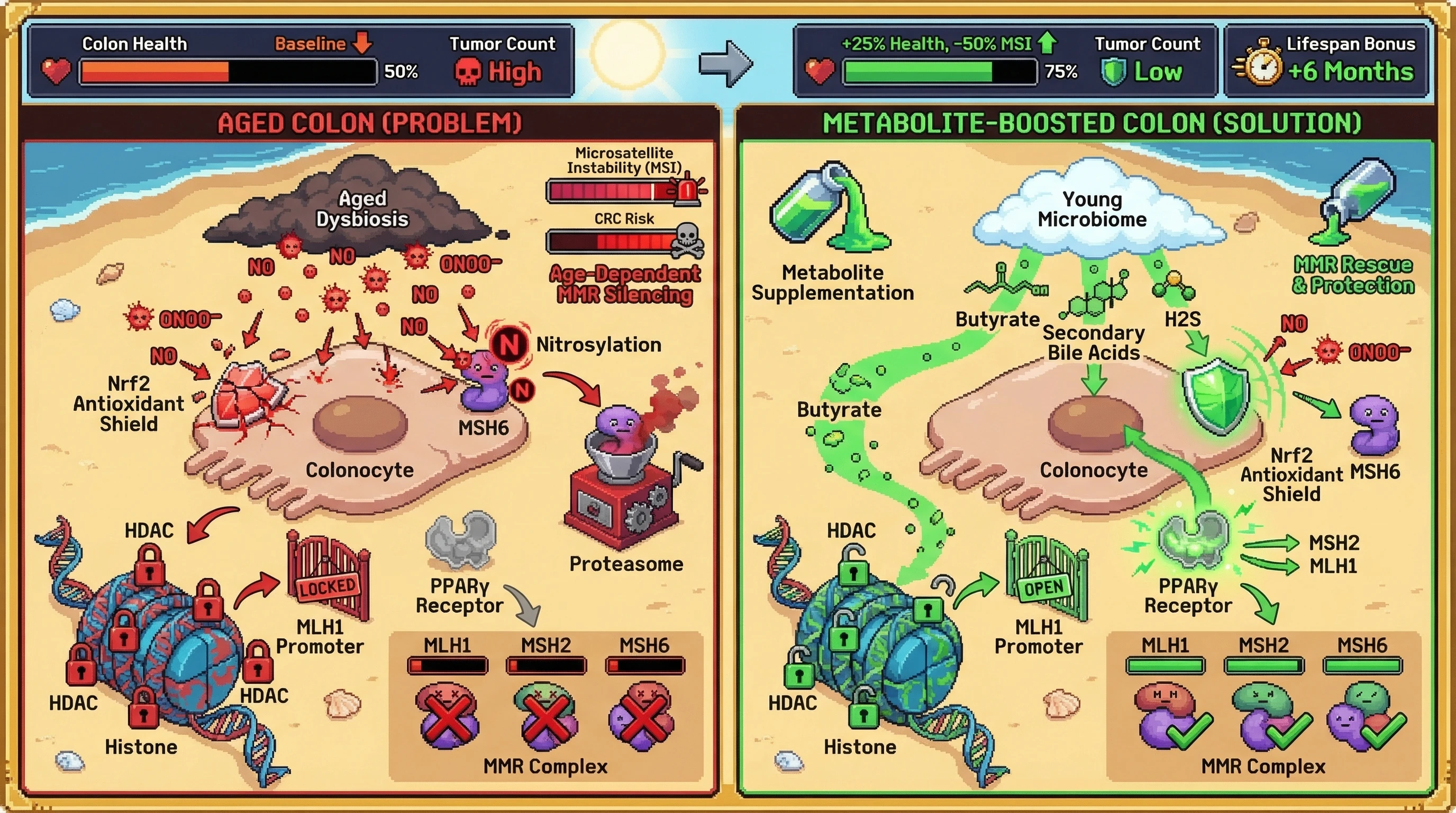Pick the crossed-out MSH6 MMR Complex slot
1456x813 pixels.
[x=642, y=716]
